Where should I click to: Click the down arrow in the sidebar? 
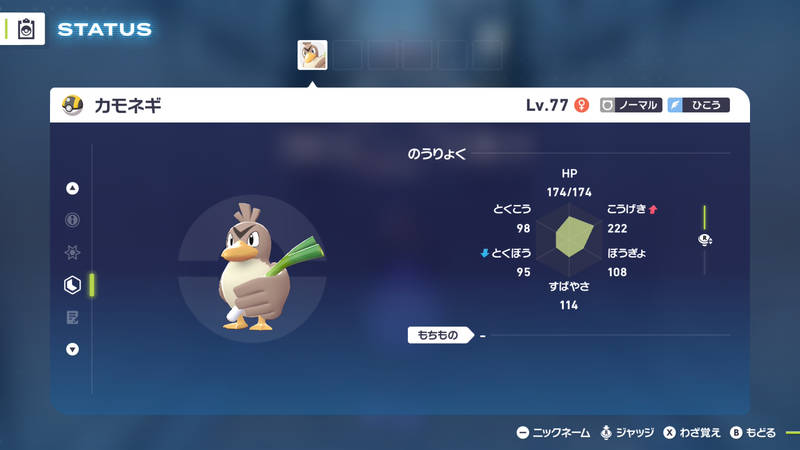[72, 349]
